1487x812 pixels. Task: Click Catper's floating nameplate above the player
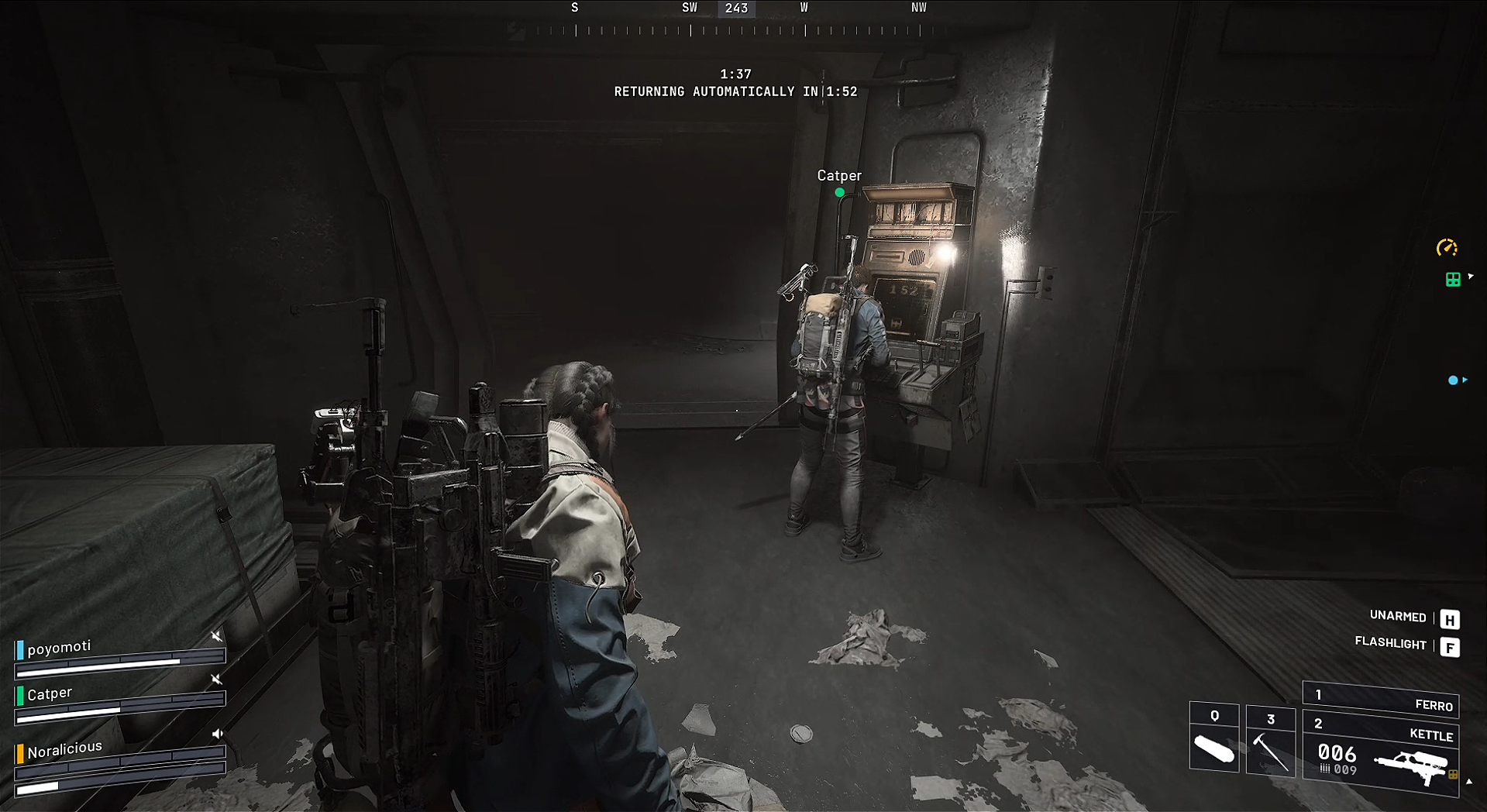coord(839,176)
